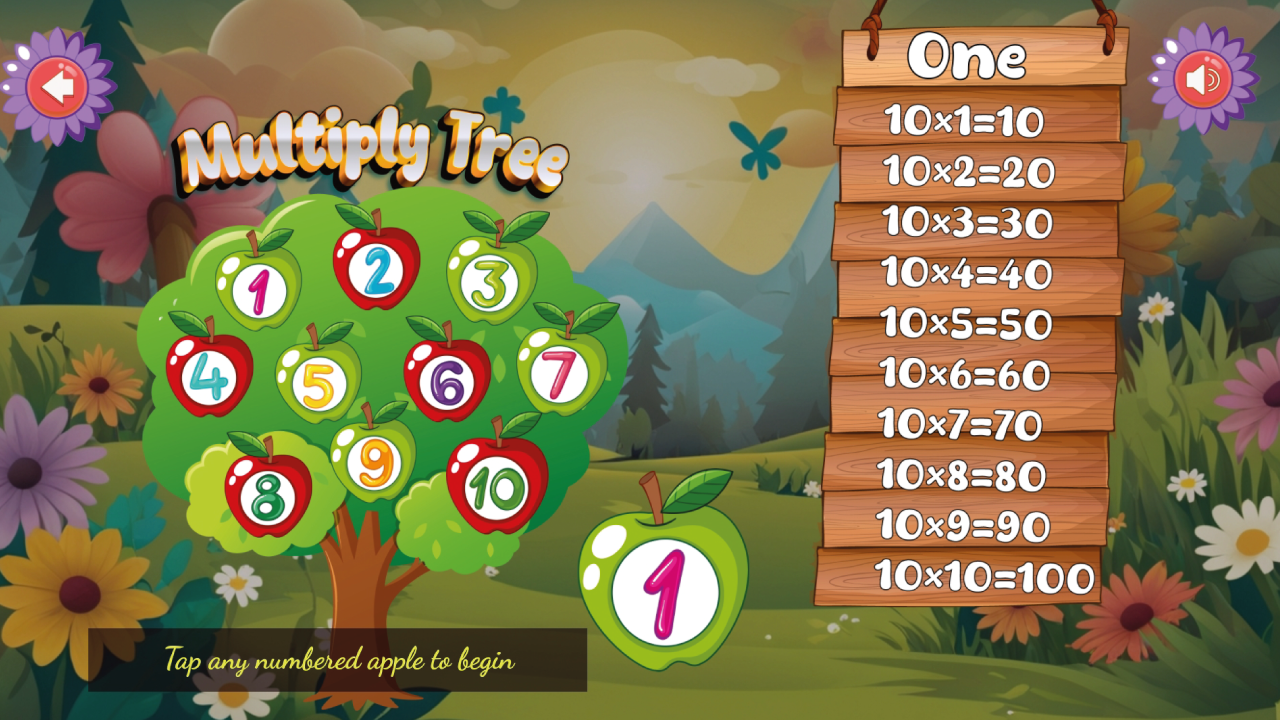The image size is (1280, 720).
Task: Tap apple number 1 on the tree
Action: tap(258, 290)
